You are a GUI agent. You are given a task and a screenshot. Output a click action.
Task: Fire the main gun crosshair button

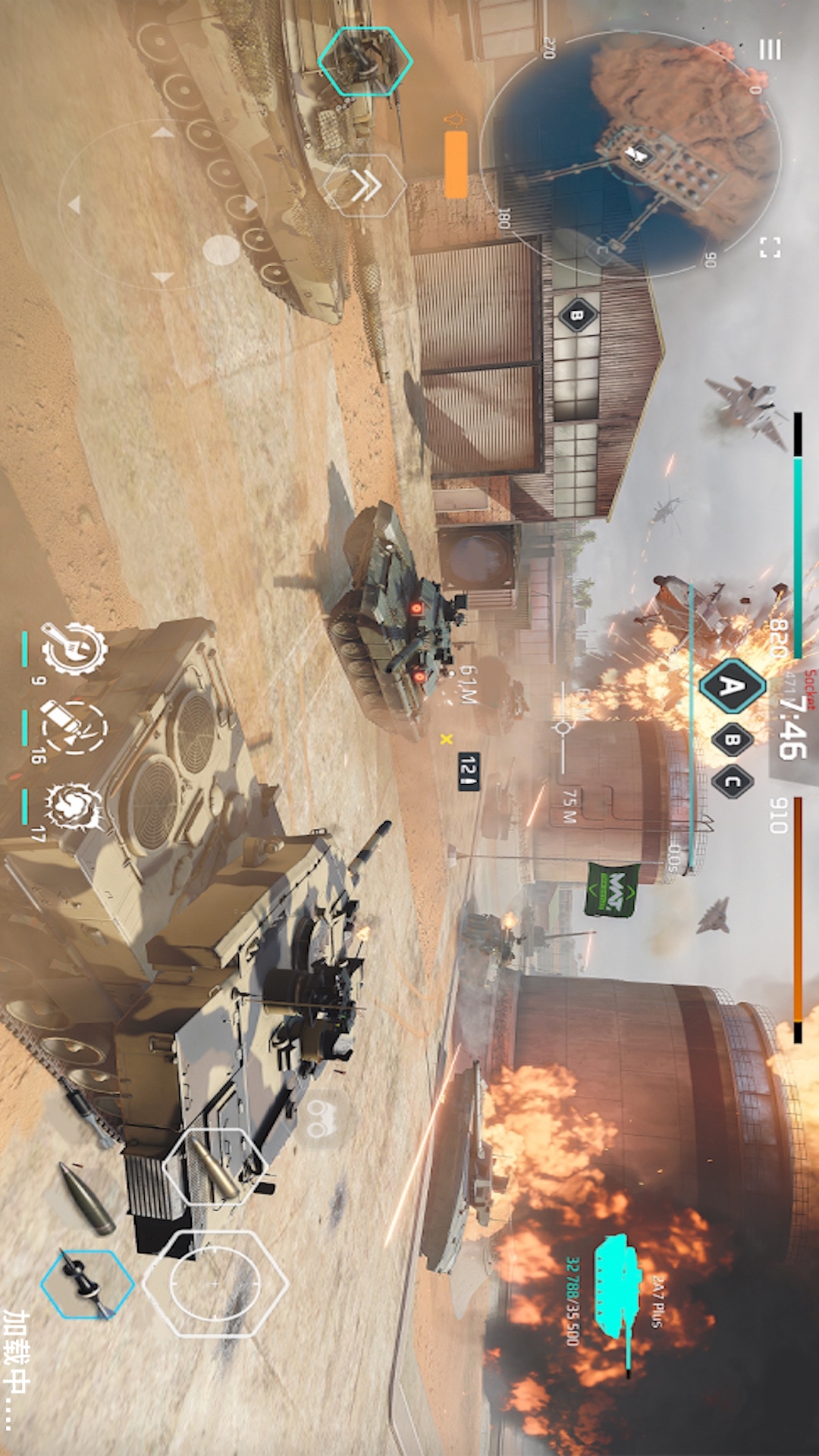click(x=215, y=1283)
